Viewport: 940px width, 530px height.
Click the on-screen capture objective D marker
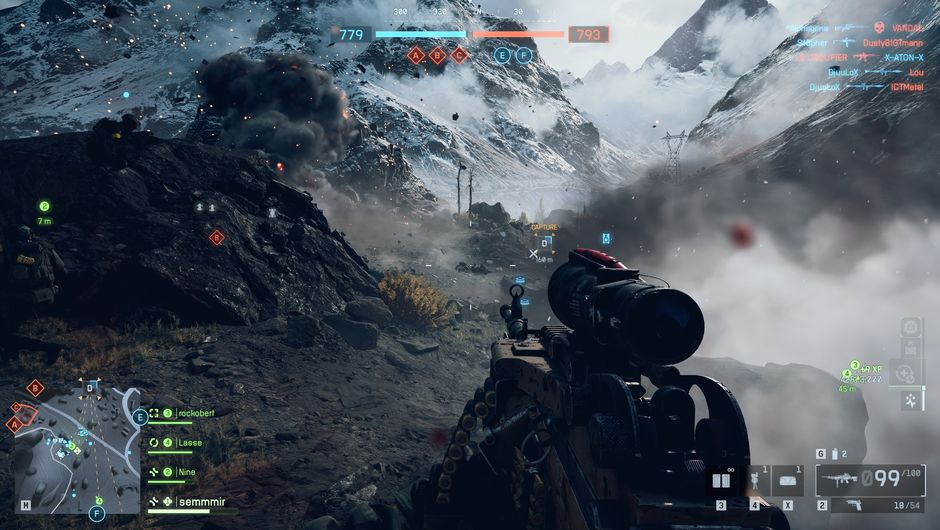point(545,241)
